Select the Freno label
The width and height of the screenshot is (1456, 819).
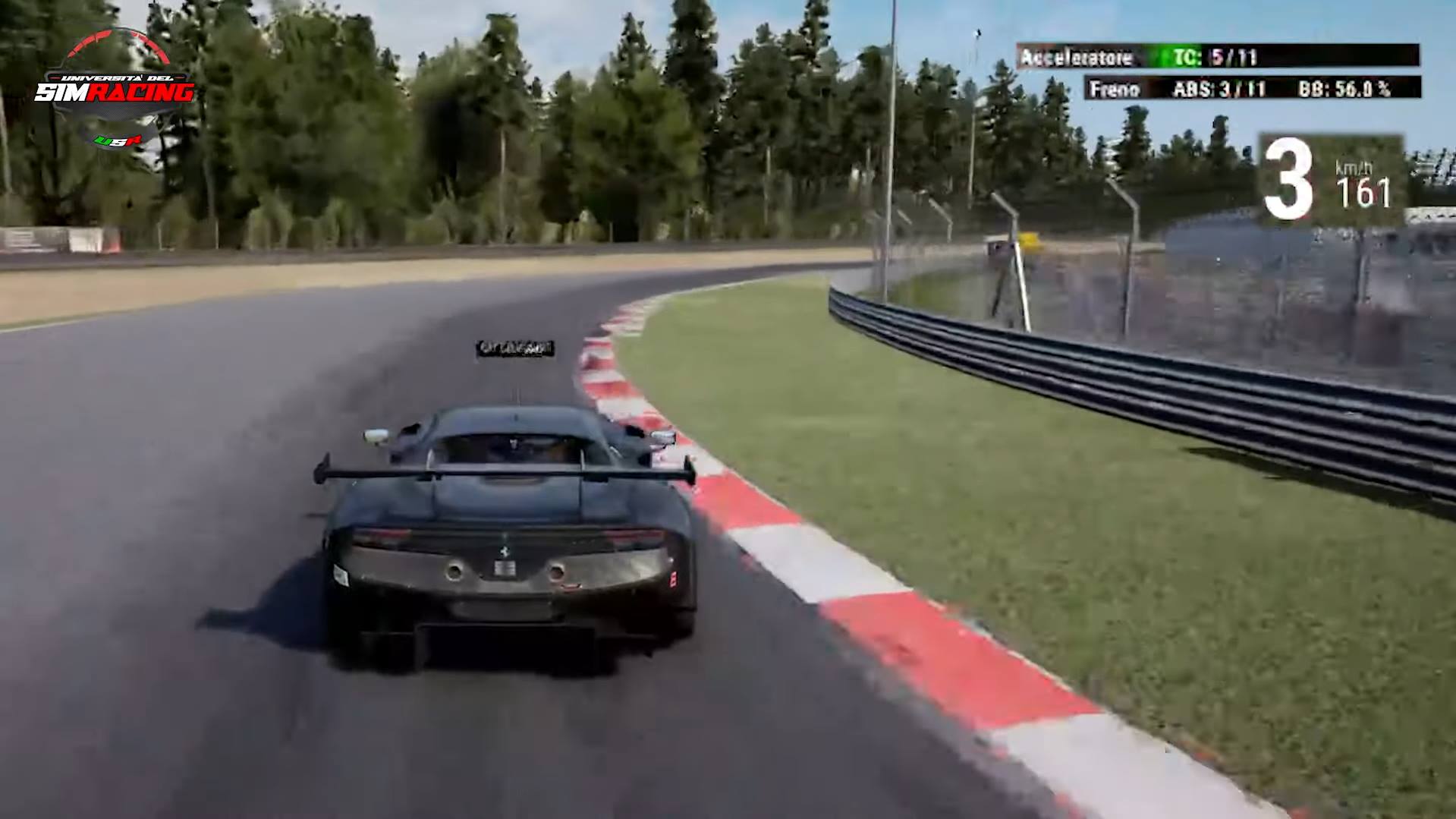pyautogui.click(x=1115, y=87)
